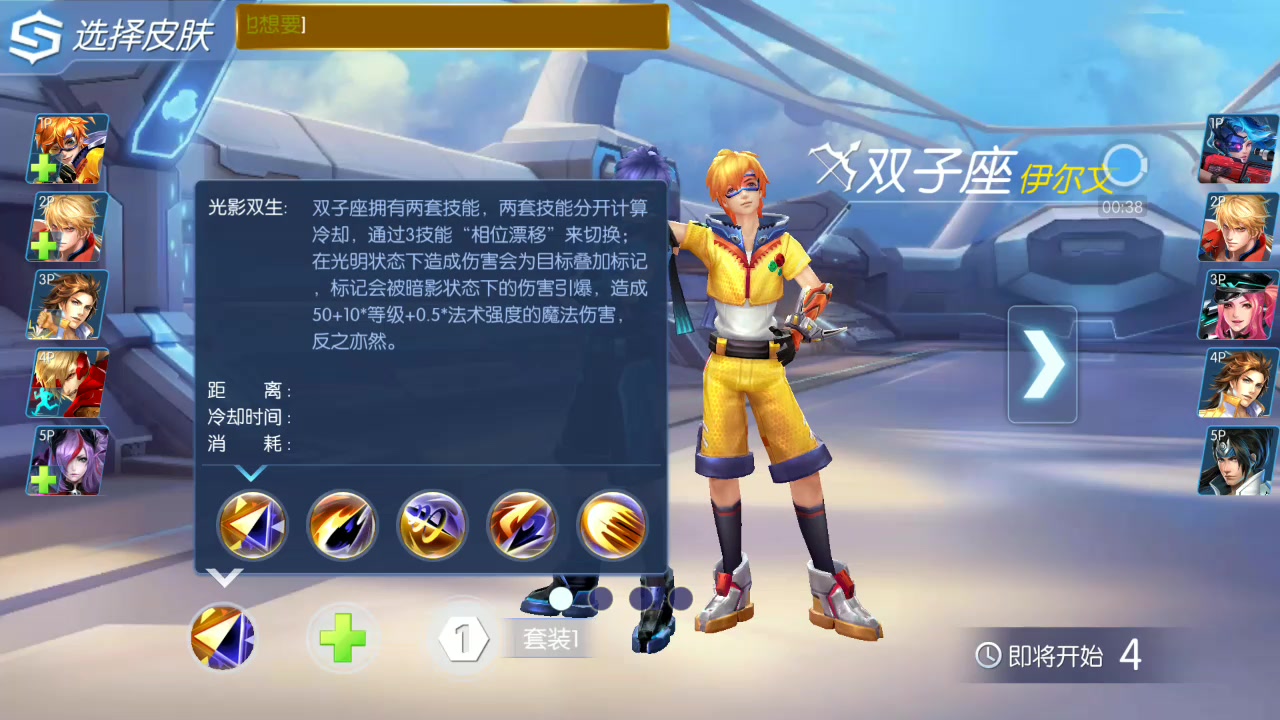Select the white dot near the character's boot
Viewport: 1280px width, 720px height.
coord(563,599)
